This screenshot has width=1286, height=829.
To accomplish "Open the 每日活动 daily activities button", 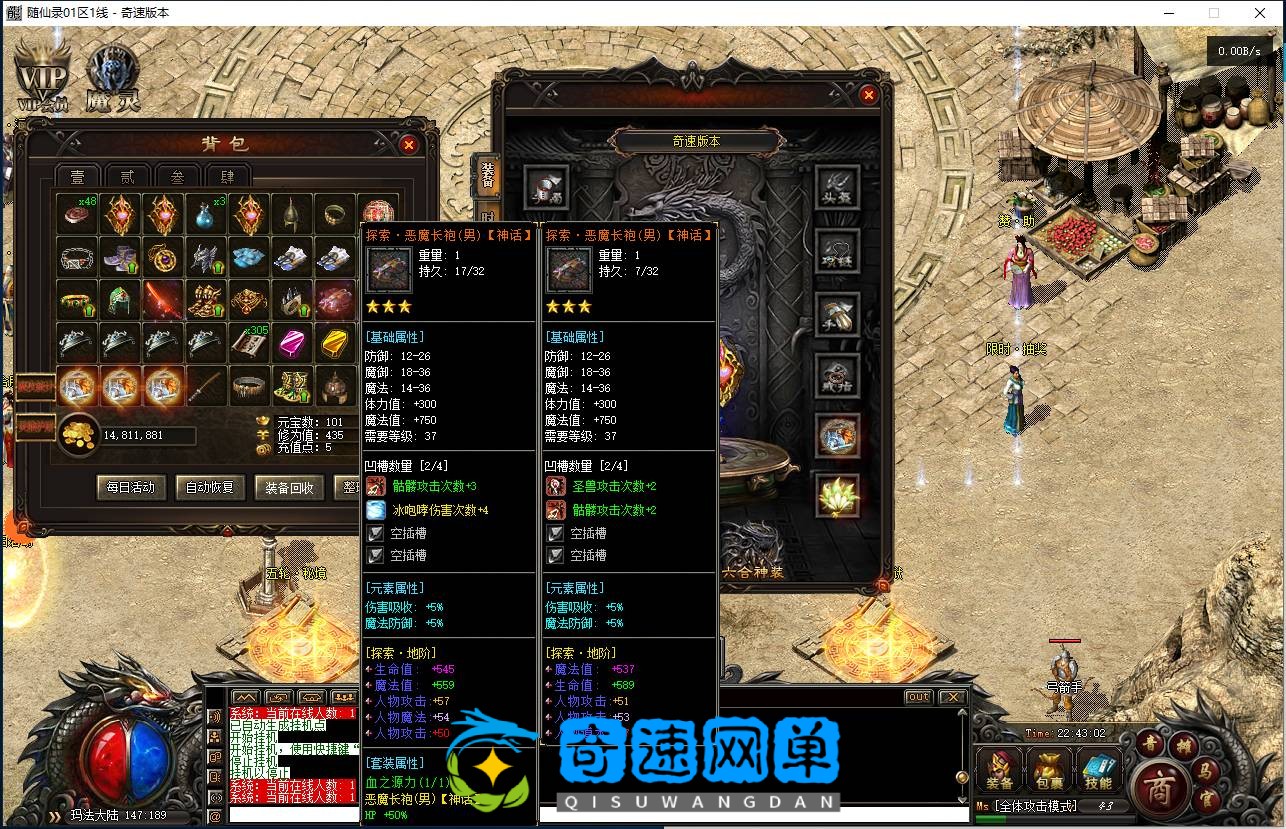I will tap(131, 487).
